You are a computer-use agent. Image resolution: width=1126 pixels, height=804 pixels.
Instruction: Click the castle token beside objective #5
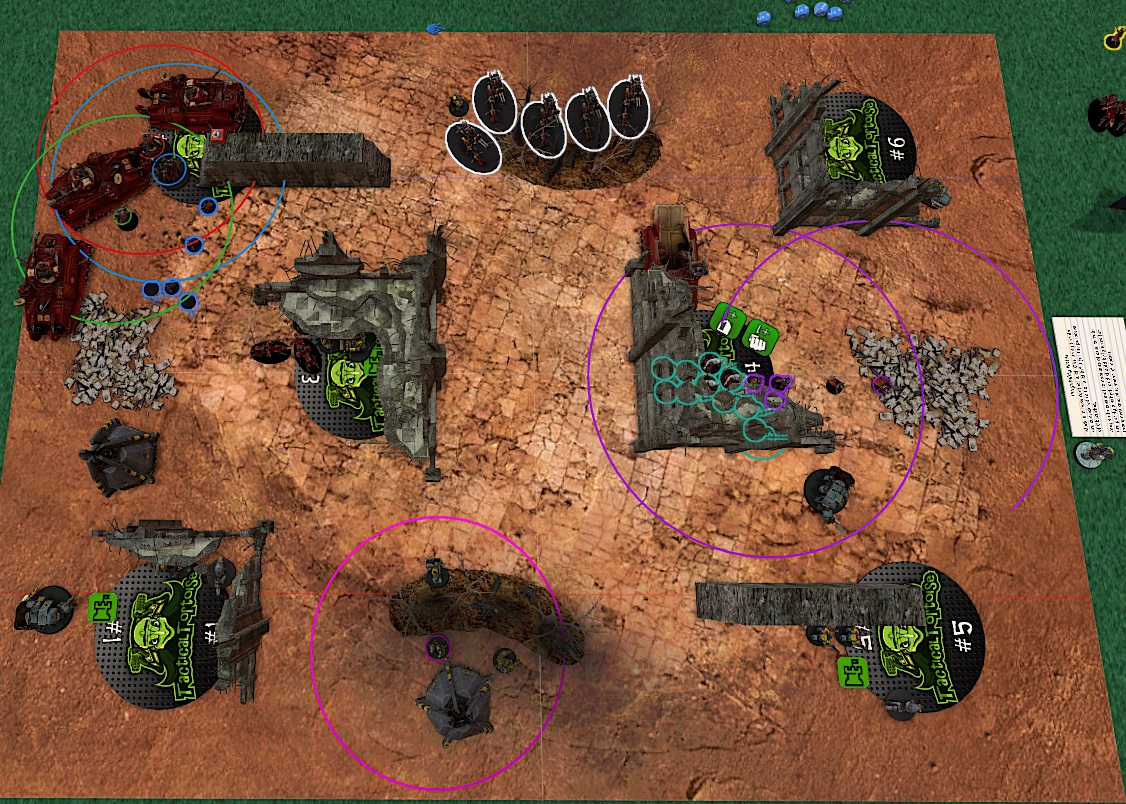coord(852,672)
